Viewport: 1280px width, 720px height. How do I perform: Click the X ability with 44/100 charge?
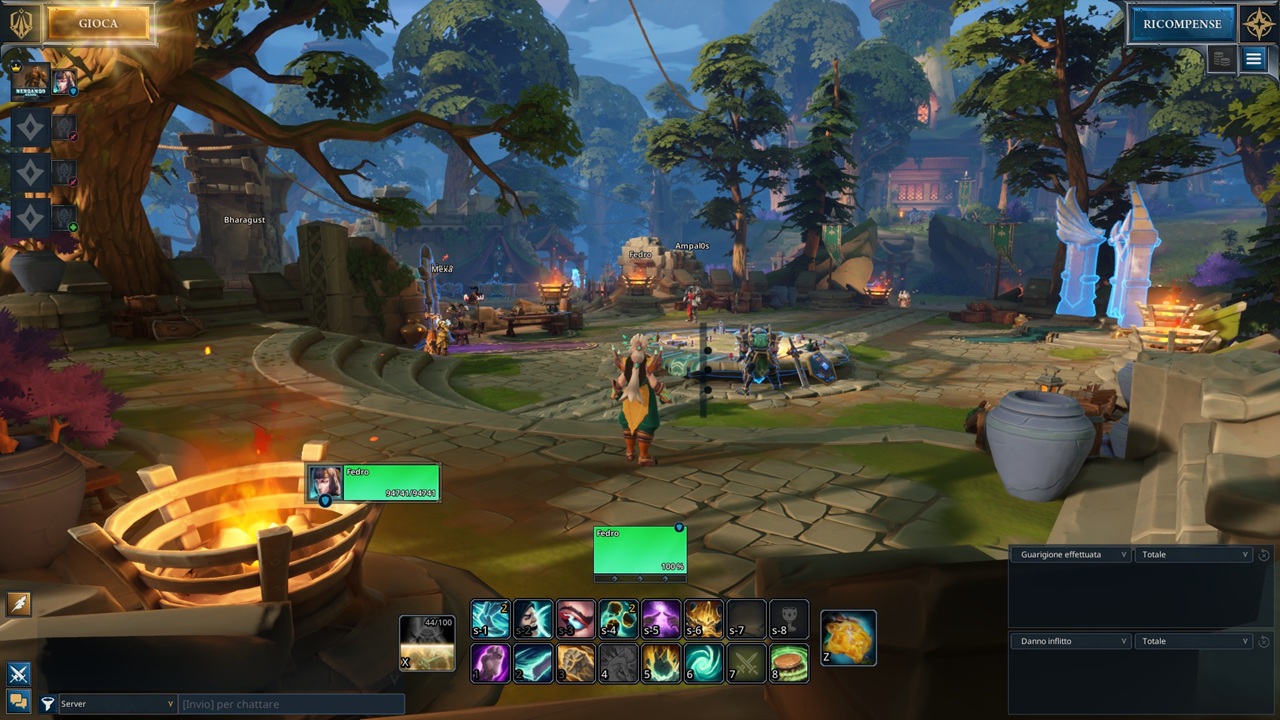427,643
